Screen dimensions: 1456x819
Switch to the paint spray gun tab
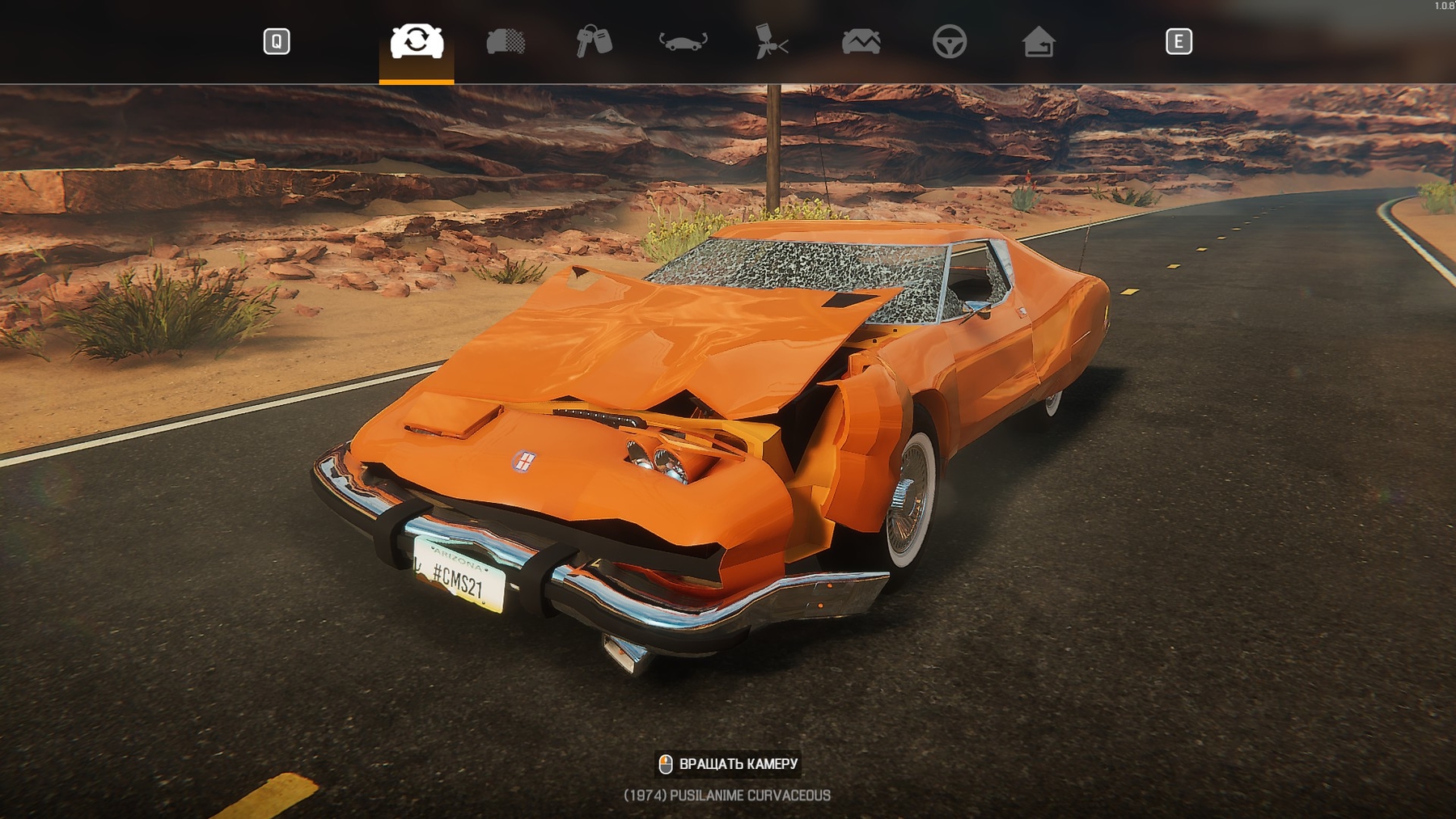click(772, 41)
